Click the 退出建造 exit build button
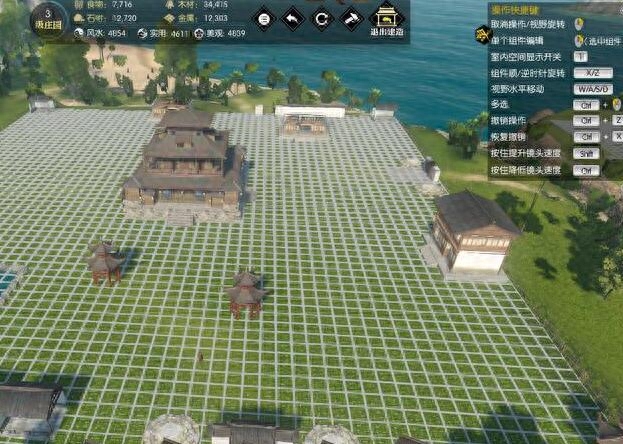 pos(387,19)
